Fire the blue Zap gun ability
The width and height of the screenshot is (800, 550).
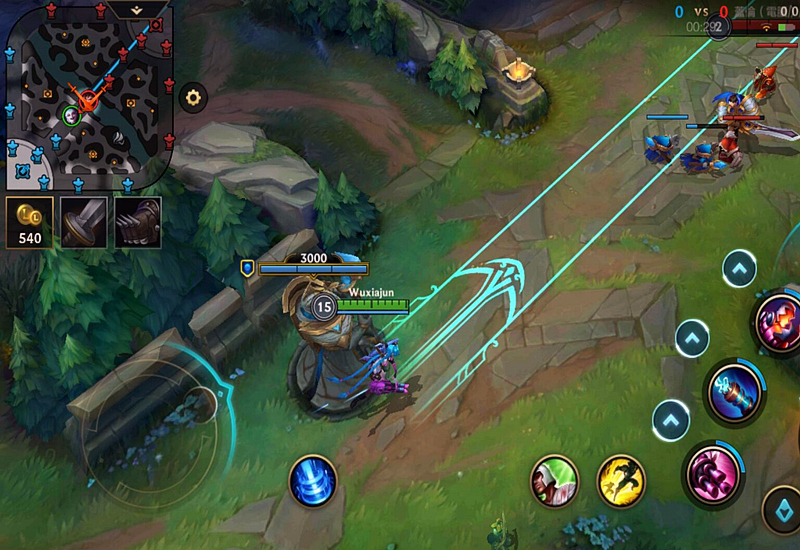(735, 392)
